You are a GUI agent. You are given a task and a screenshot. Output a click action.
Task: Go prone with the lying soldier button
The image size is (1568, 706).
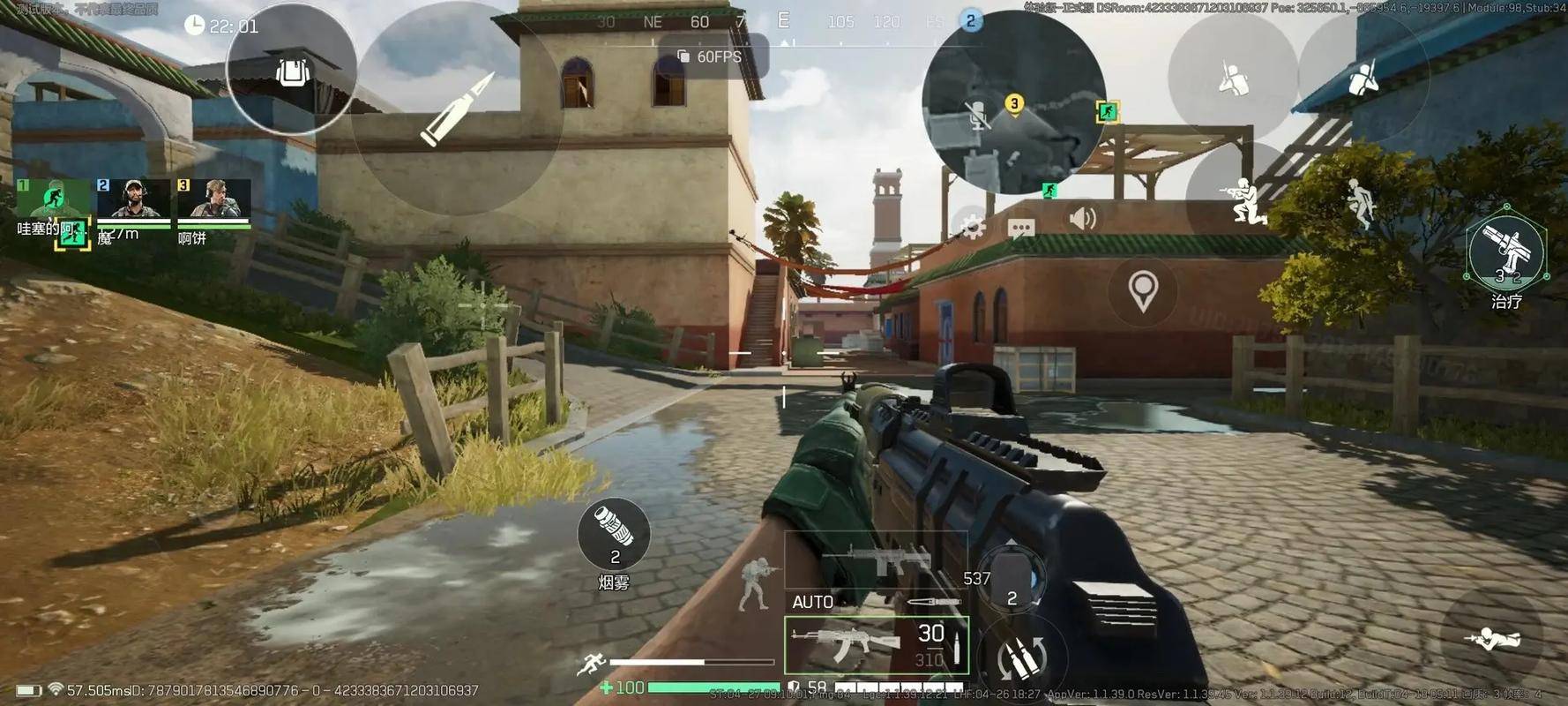(x=1491, y=637)
